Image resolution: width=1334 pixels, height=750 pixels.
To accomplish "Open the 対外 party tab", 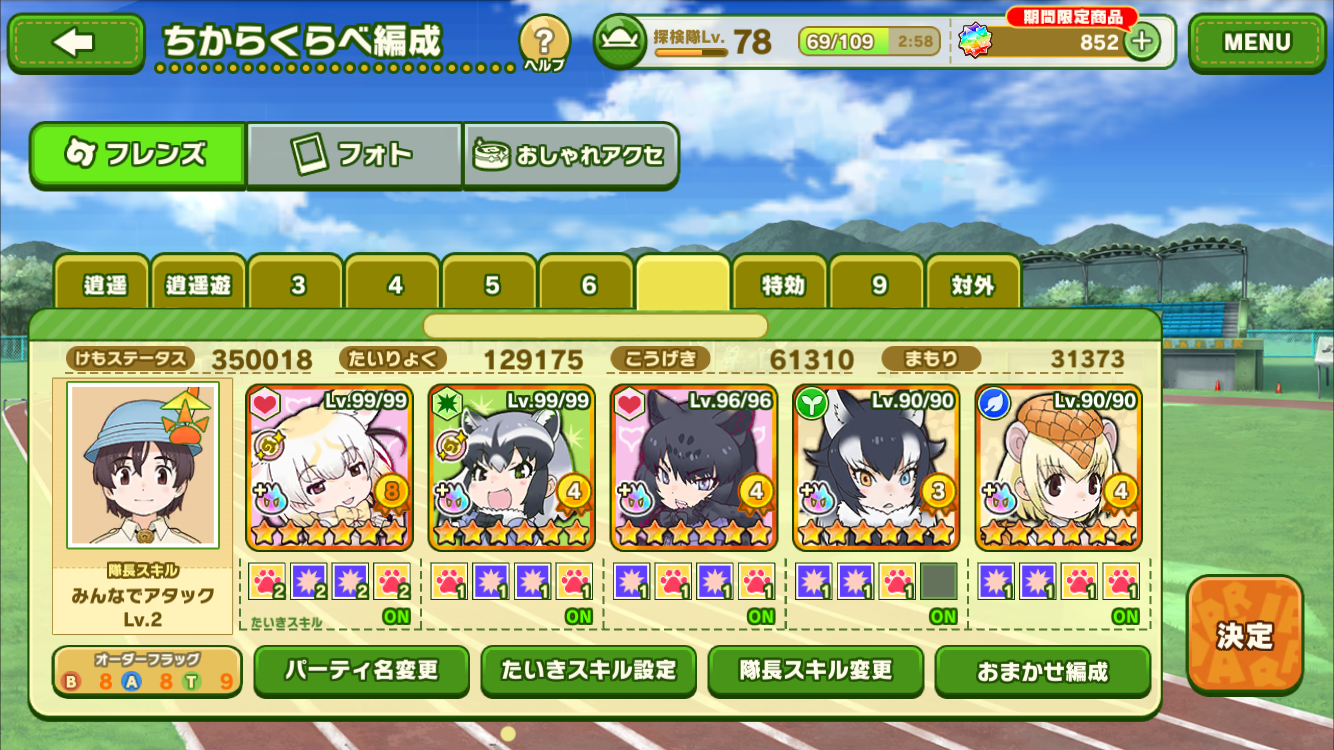I will 973,285.
